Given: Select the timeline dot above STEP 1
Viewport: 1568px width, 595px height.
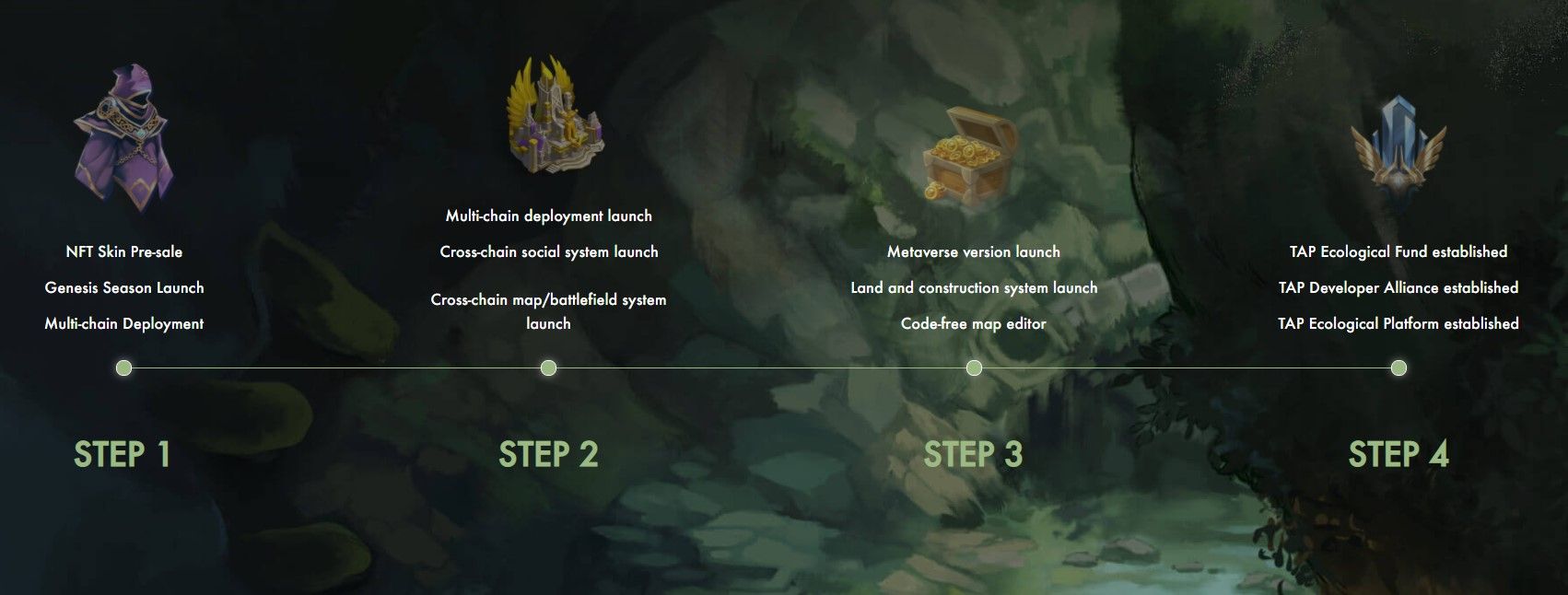Looking at the screenshot, I should coord(124,368).
